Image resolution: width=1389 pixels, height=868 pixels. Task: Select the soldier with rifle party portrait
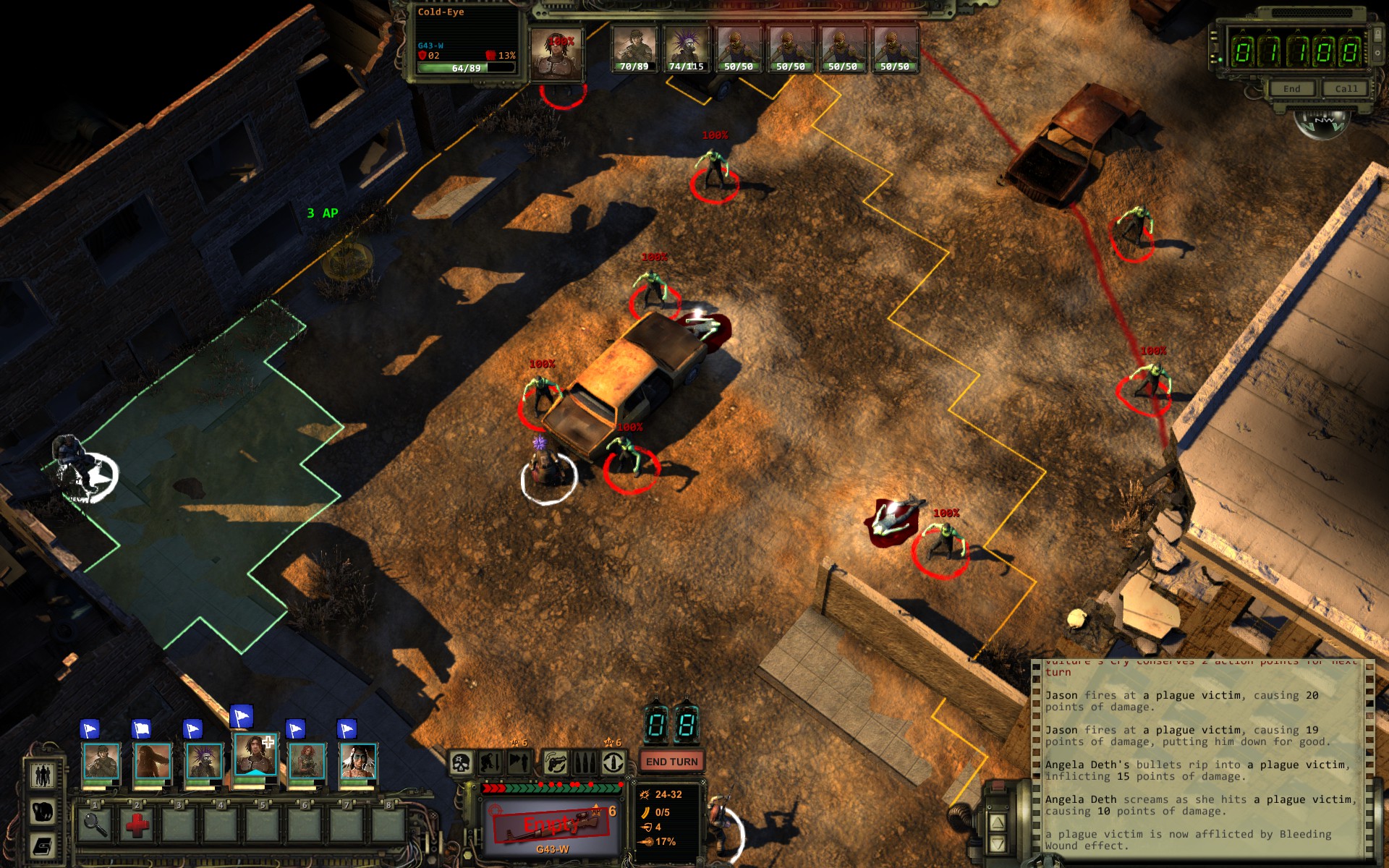(101, 762)
